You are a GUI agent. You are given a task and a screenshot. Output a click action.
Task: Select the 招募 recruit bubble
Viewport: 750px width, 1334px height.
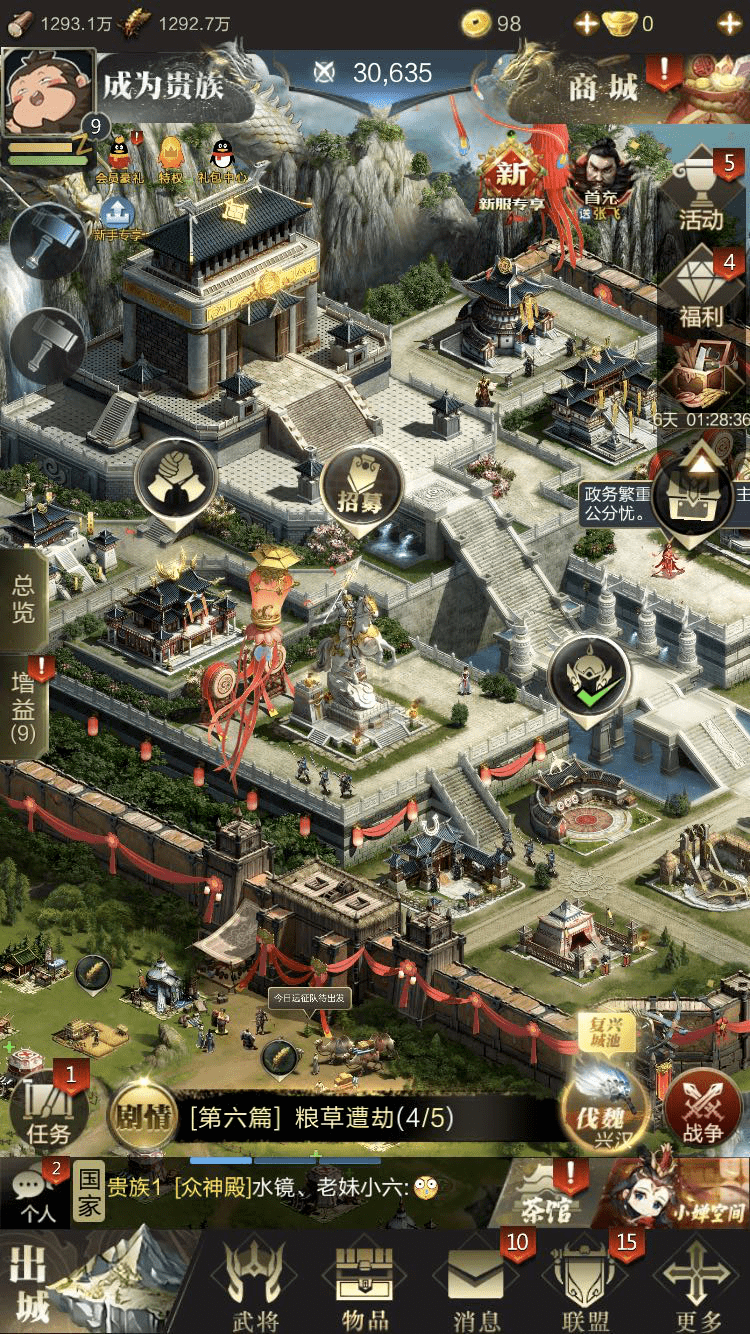click(x=360, y=490)
